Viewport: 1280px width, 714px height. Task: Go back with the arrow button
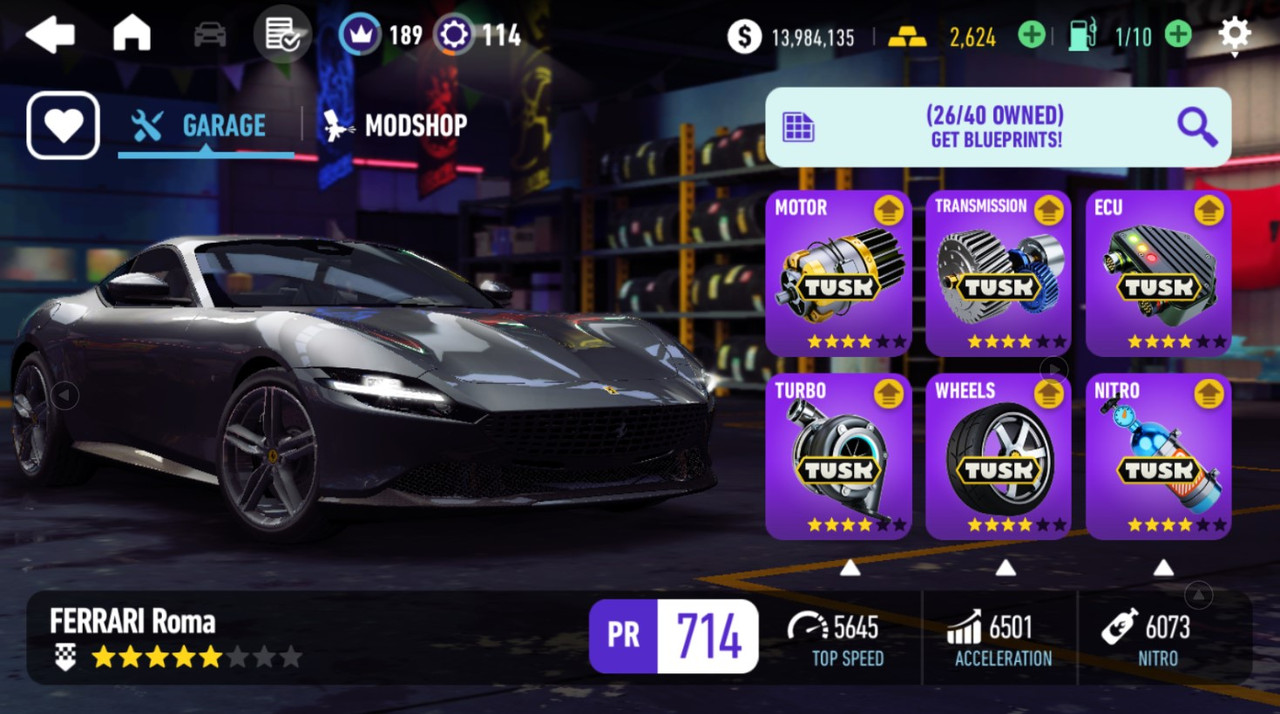[x=50, y=35]
